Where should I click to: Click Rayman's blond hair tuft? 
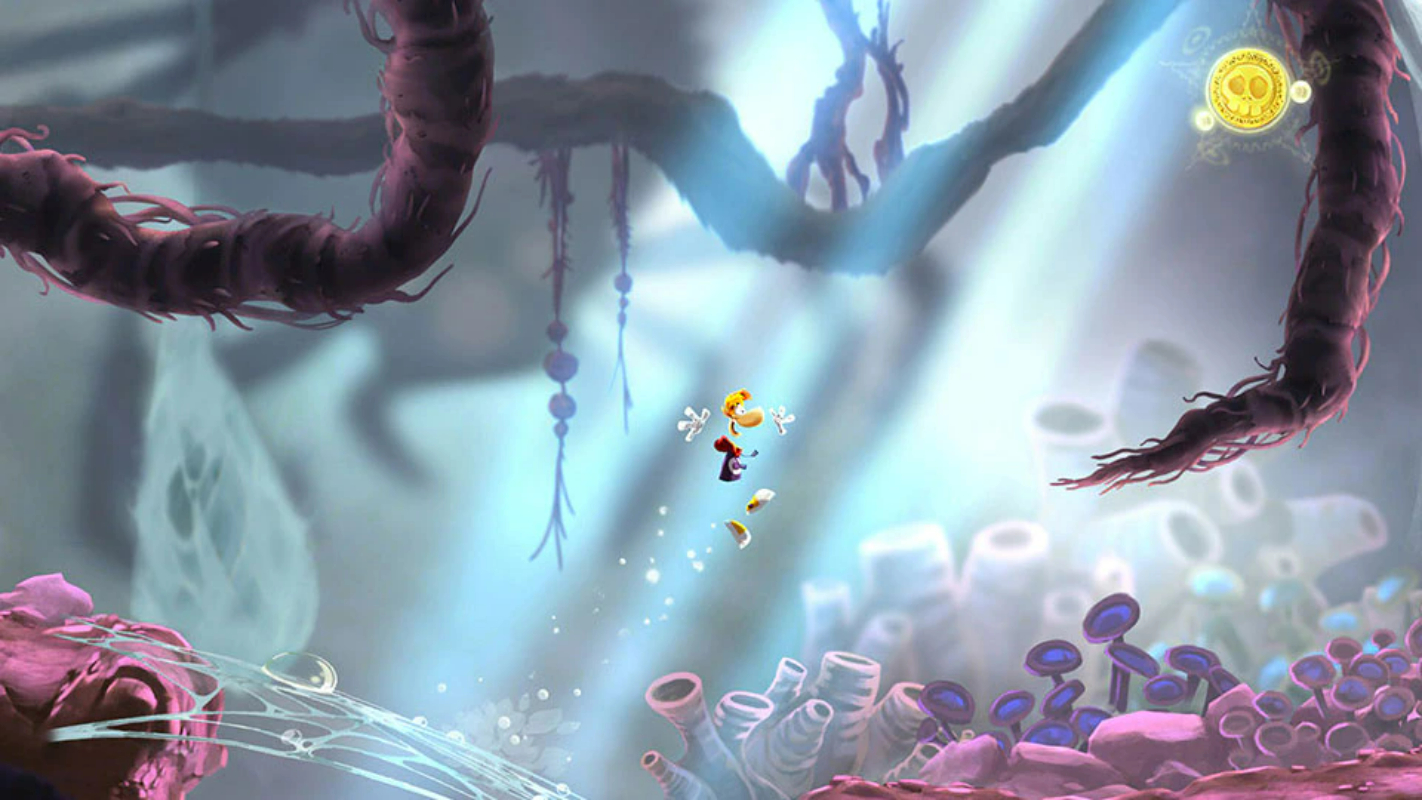pos(738,397)
